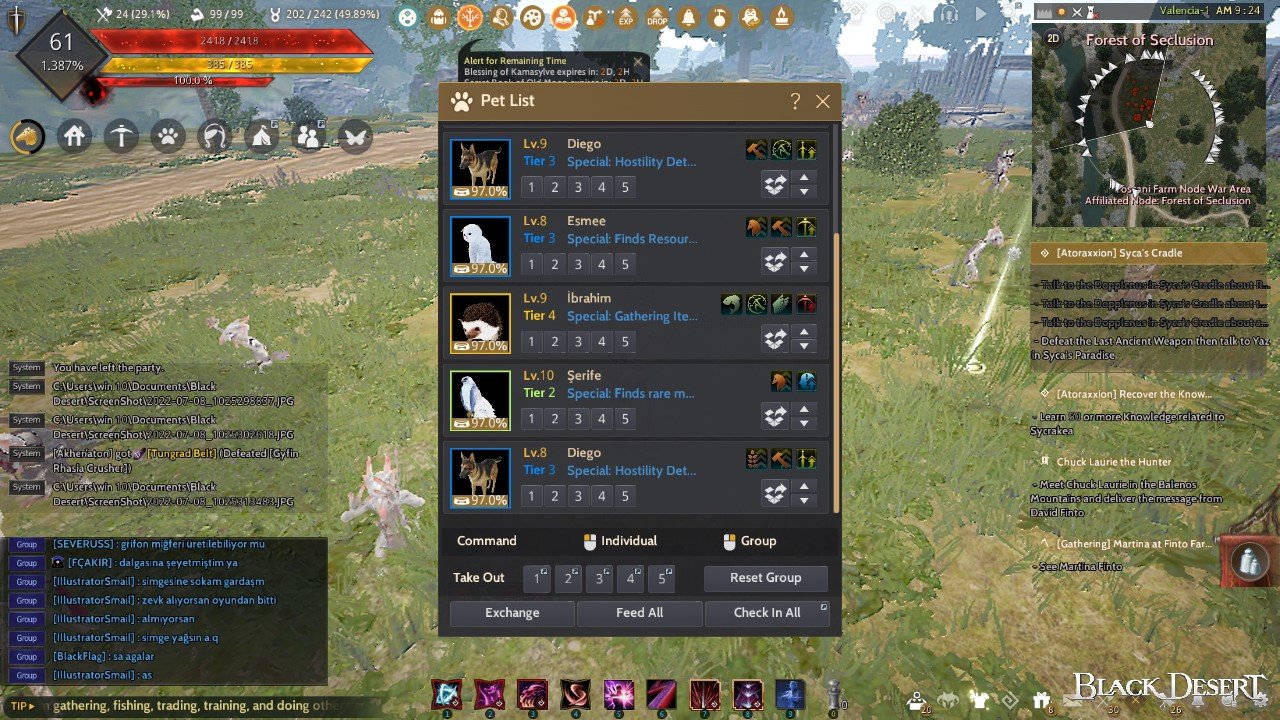Click the butterfly icon in the left sidebar
Viewport: 1280px width, 720px height.
(x=355, y=136)
